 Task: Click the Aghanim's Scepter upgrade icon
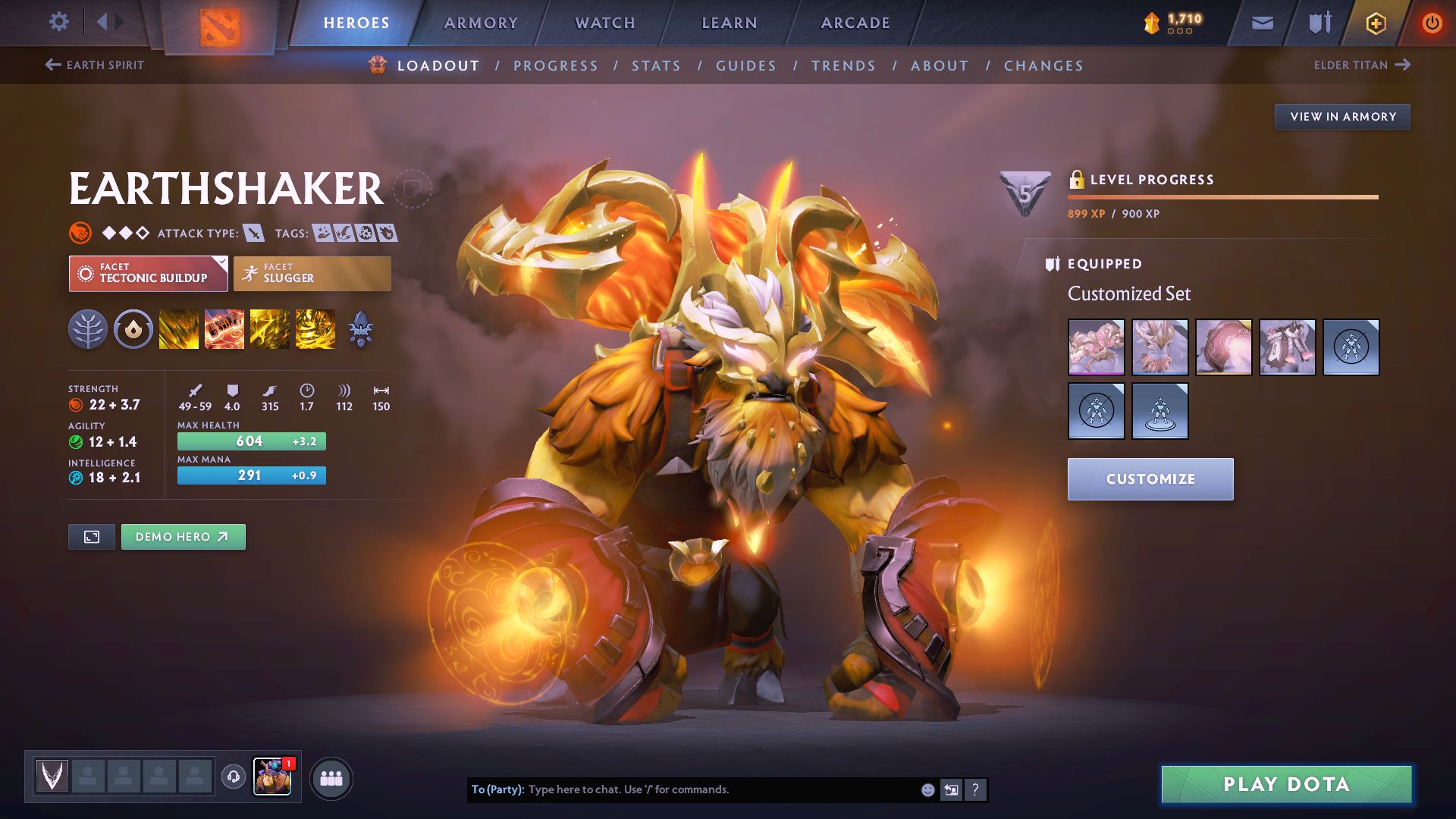(361, 329)
